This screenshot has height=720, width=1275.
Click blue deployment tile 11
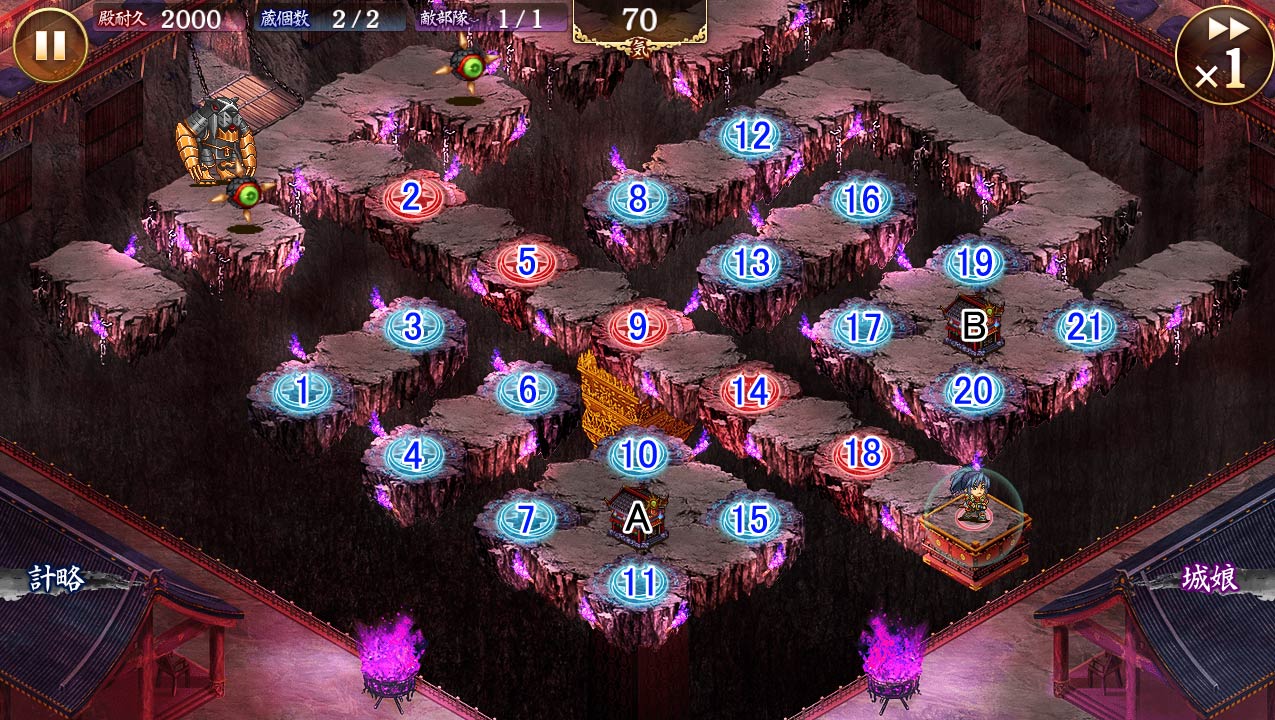[638, 582]
